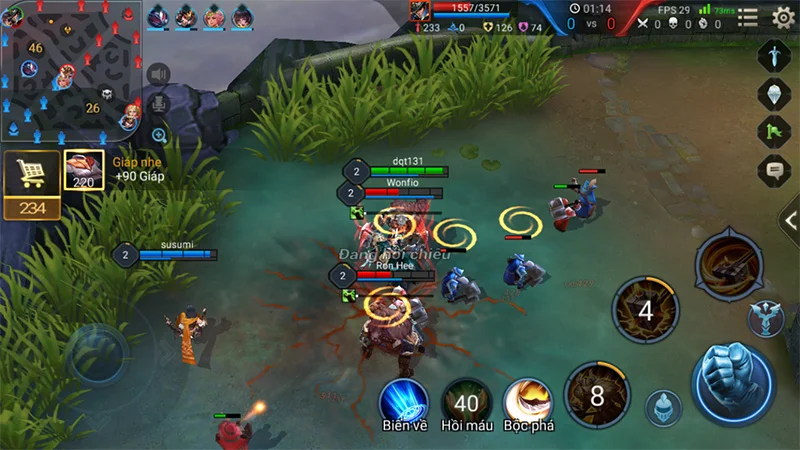The image size is (800, 450).
Task: Send the green flag gather signal
Action: point(775,131)
